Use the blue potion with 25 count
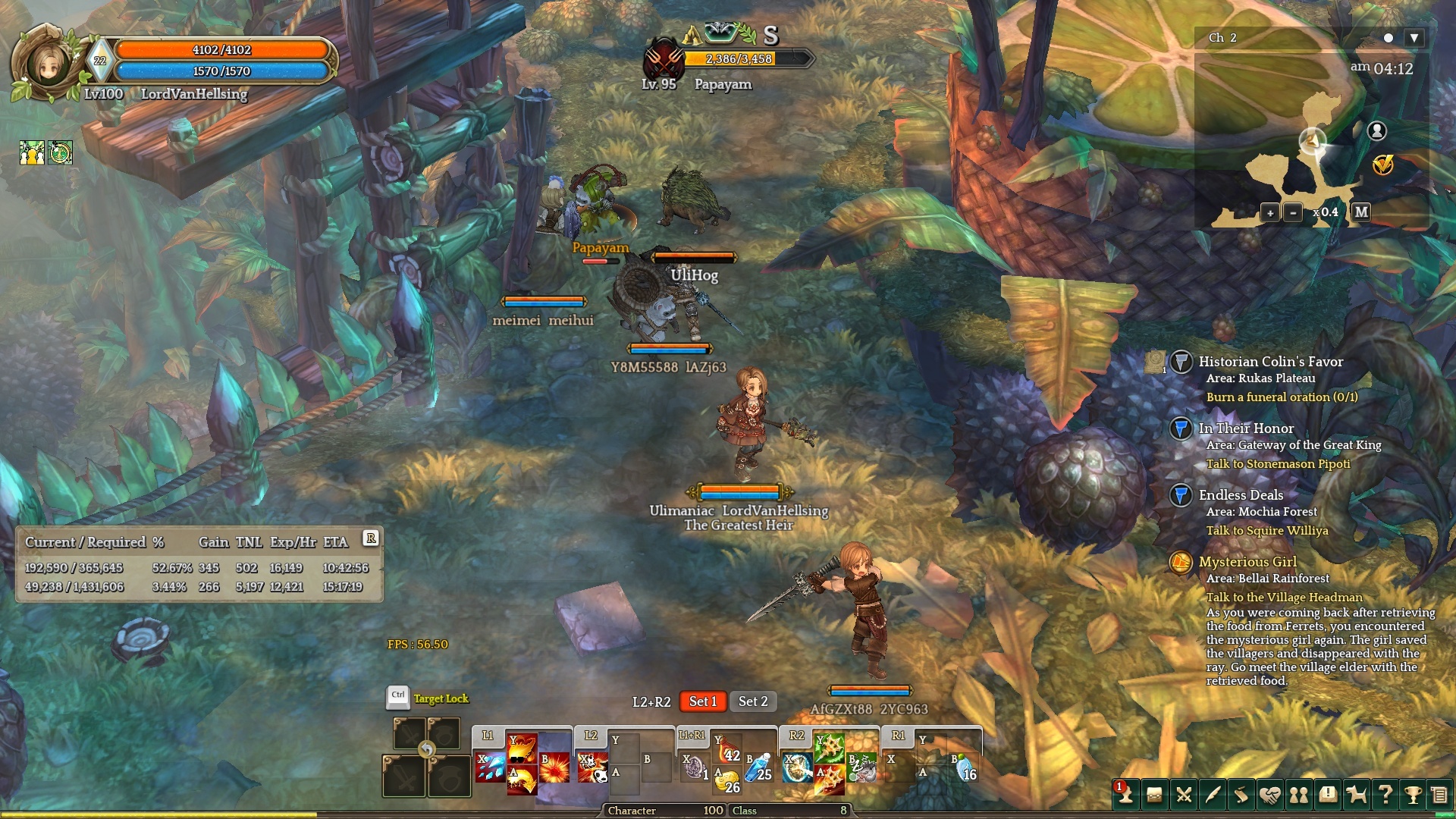The image size is (1456, 819). click(x=760, y=767)
